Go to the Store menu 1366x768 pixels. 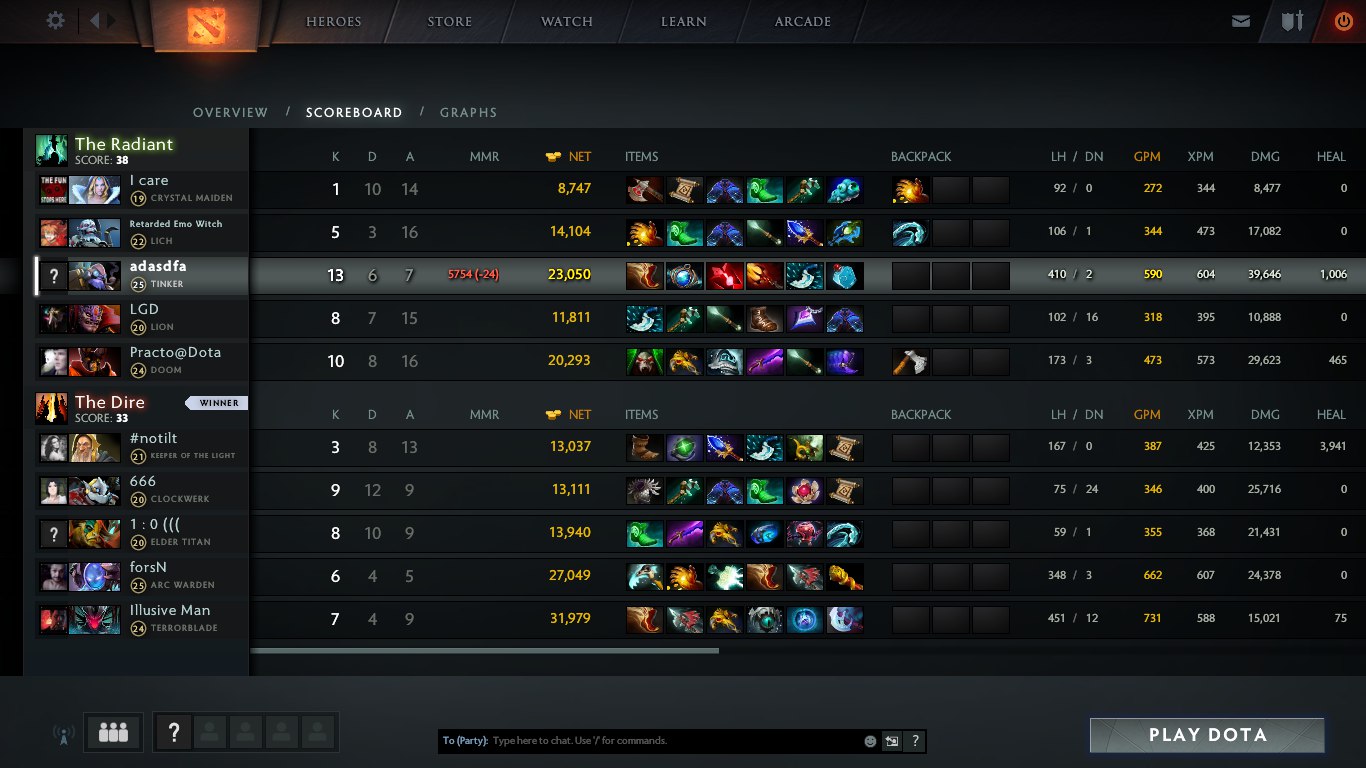tap(450, 22)
